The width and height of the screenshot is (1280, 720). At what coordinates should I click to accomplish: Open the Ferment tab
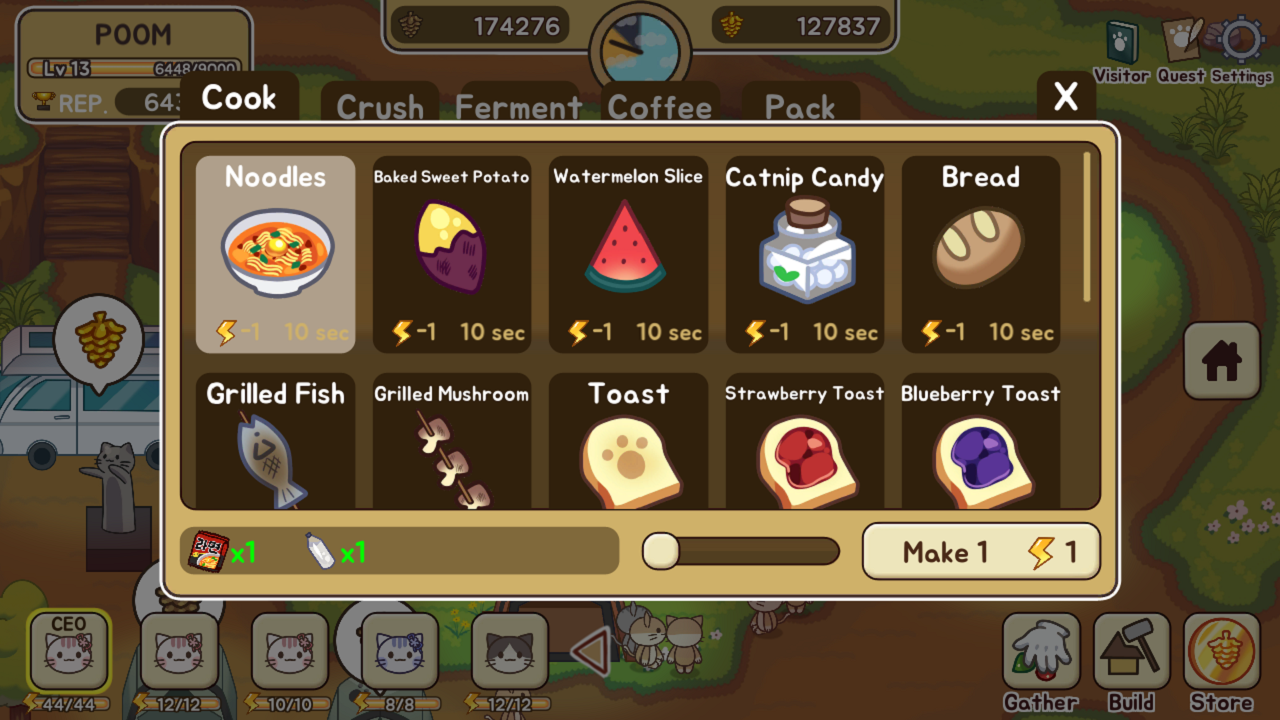click(518, 105)
